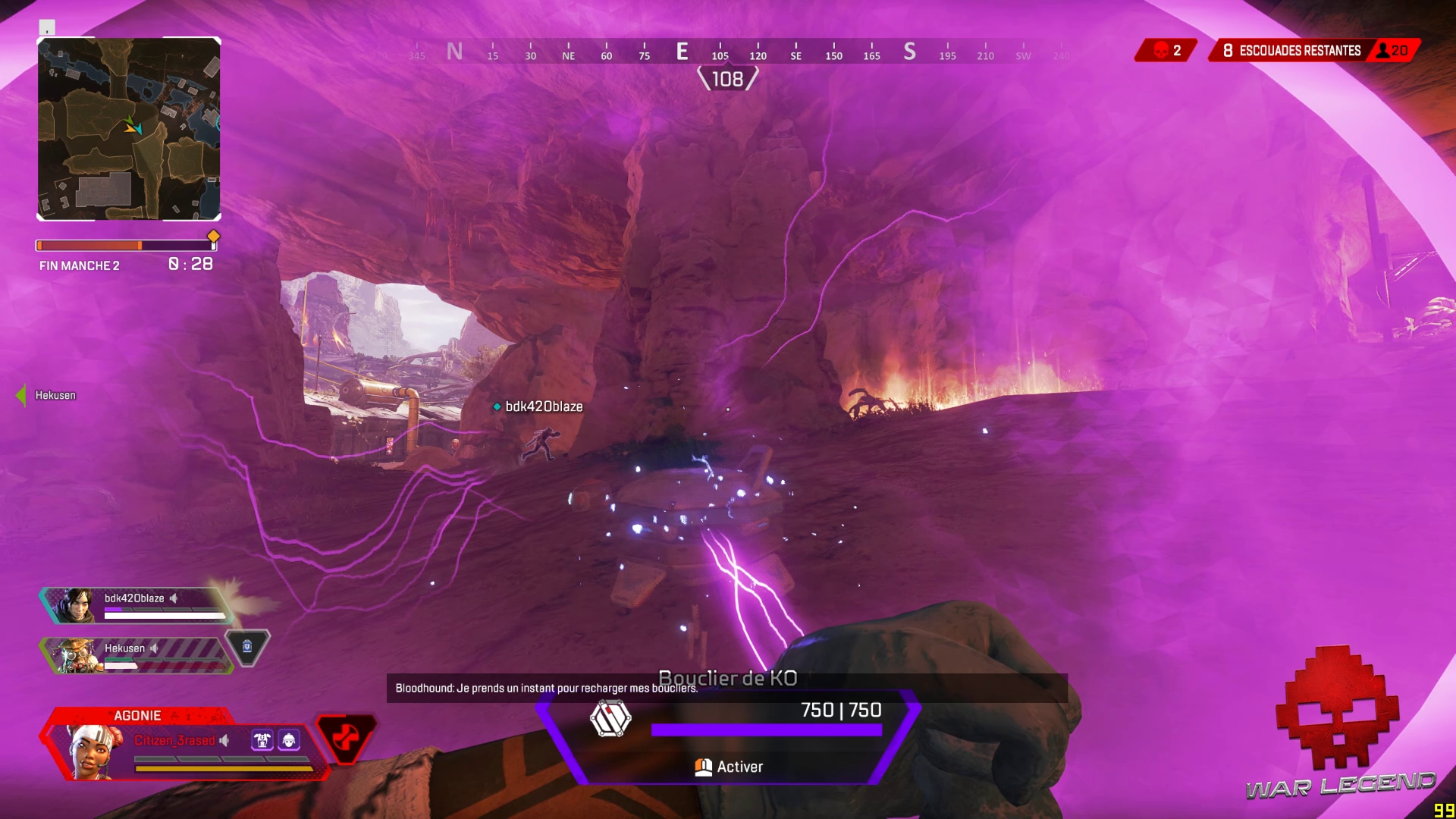Select the purple helmet icon

(x=289, y=740)
